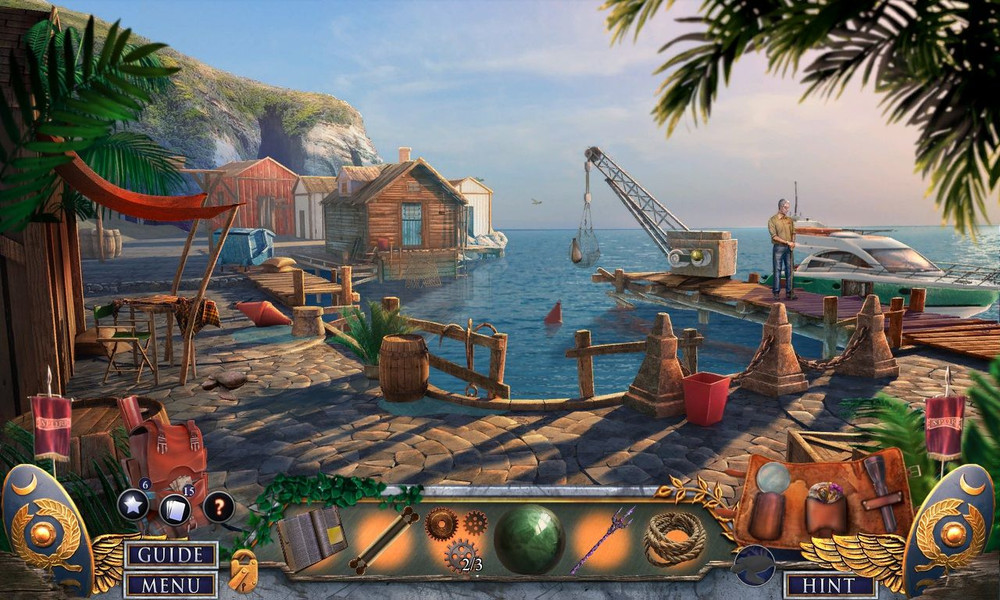Select the purple trident item
The height and width of the screenshot is (600, 1000).
click(x=602, y=539)
